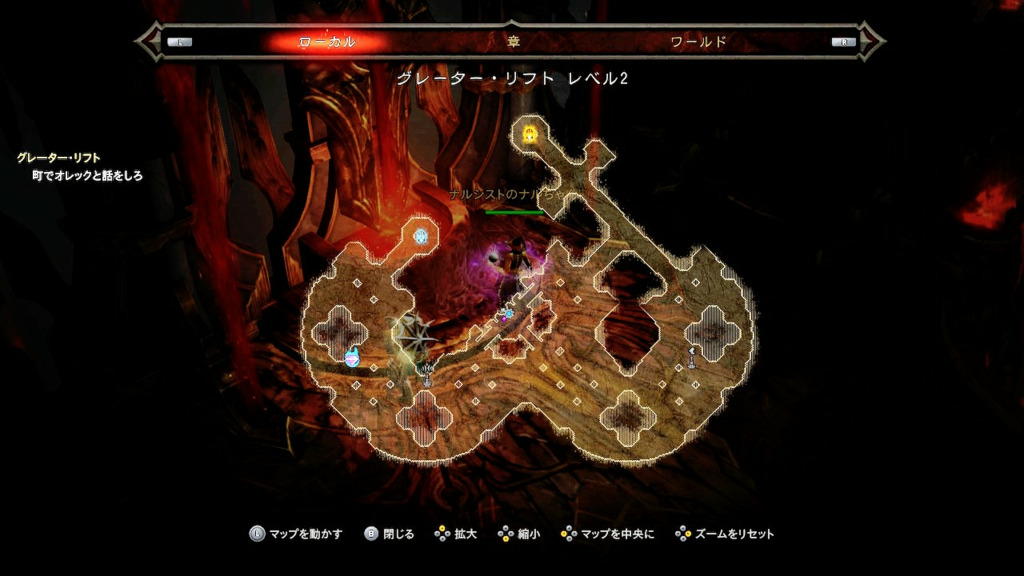The width and height of the screenshot is (1024, 576).
Task: Select the ワールド map tab
Action: (698, 42)
